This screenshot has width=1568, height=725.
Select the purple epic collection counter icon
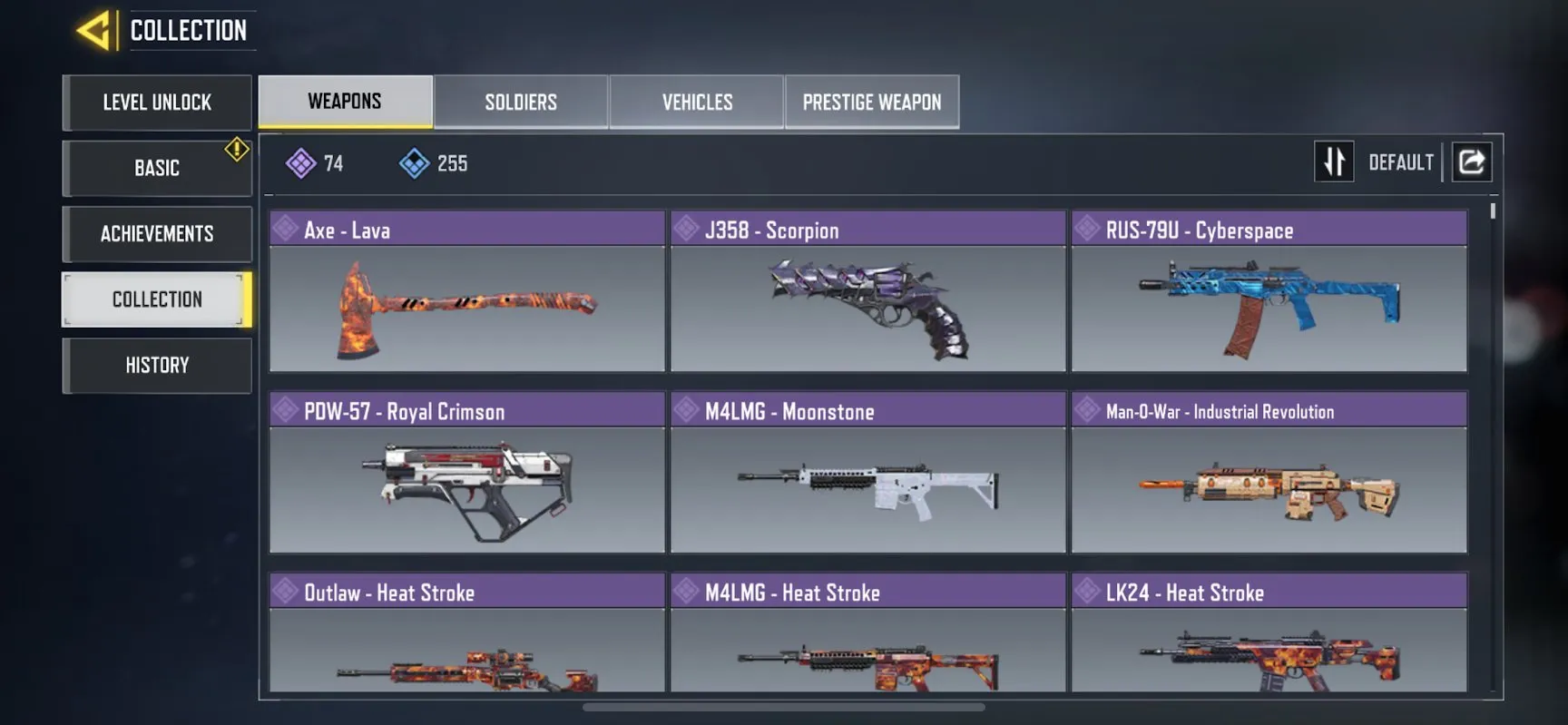point(299,162)
